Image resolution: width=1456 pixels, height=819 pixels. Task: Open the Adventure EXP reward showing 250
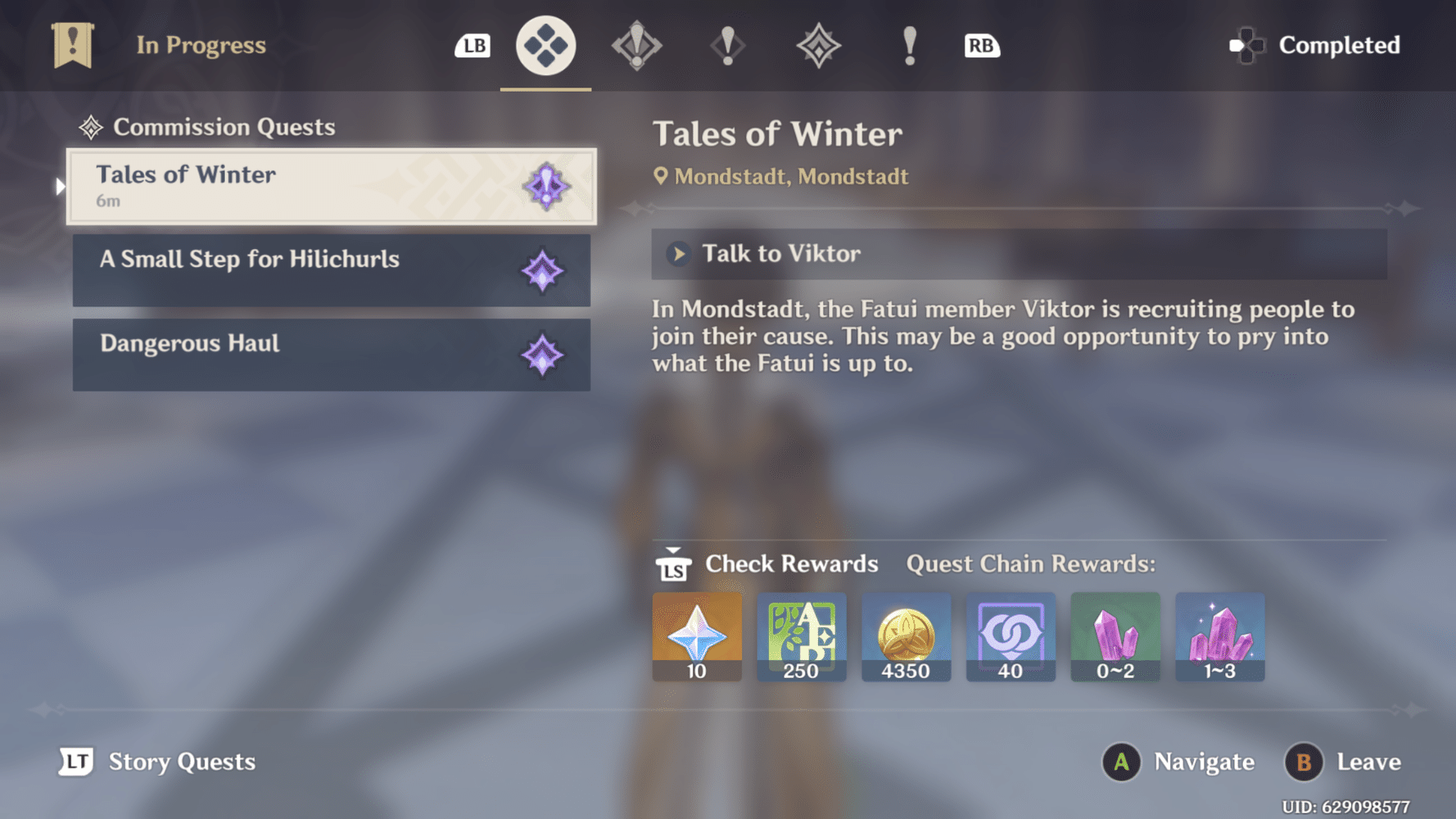tap(801, 637)
